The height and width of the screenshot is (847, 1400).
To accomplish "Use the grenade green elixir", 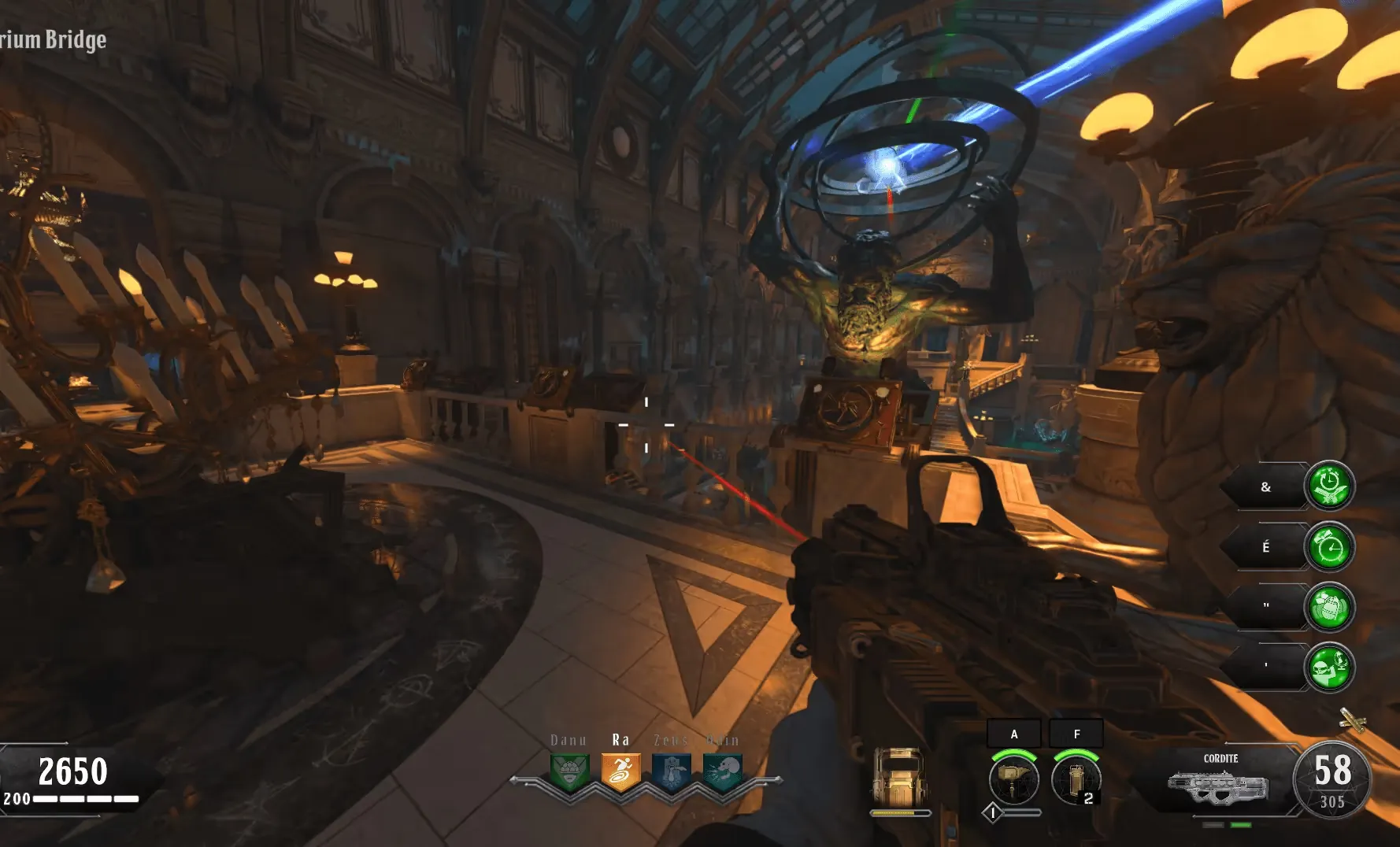I will 1329,607.
